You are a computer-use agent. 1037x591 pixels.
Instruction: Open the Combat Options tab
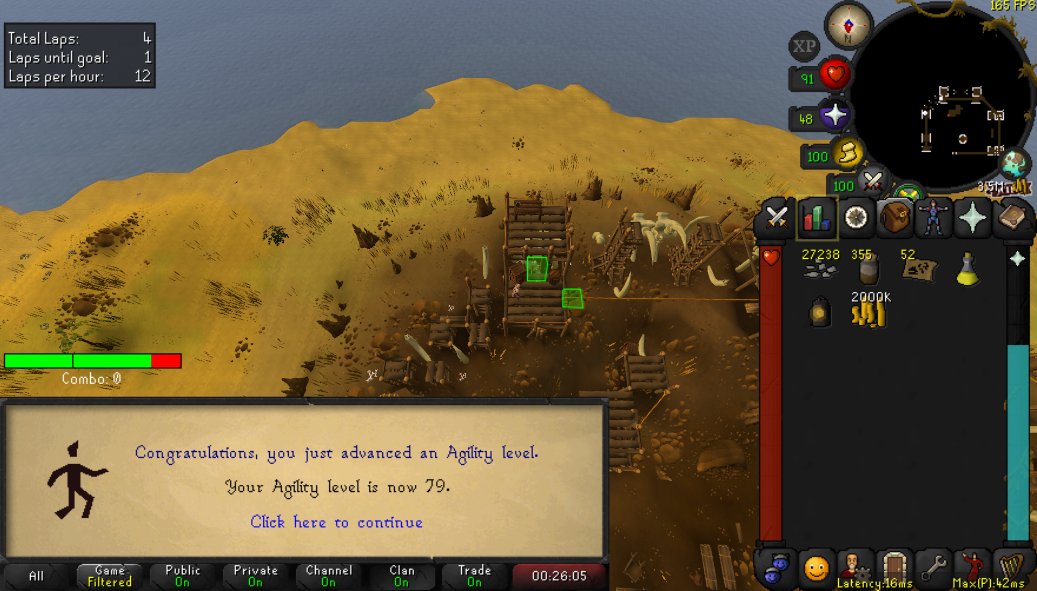(x=776, y=218)
